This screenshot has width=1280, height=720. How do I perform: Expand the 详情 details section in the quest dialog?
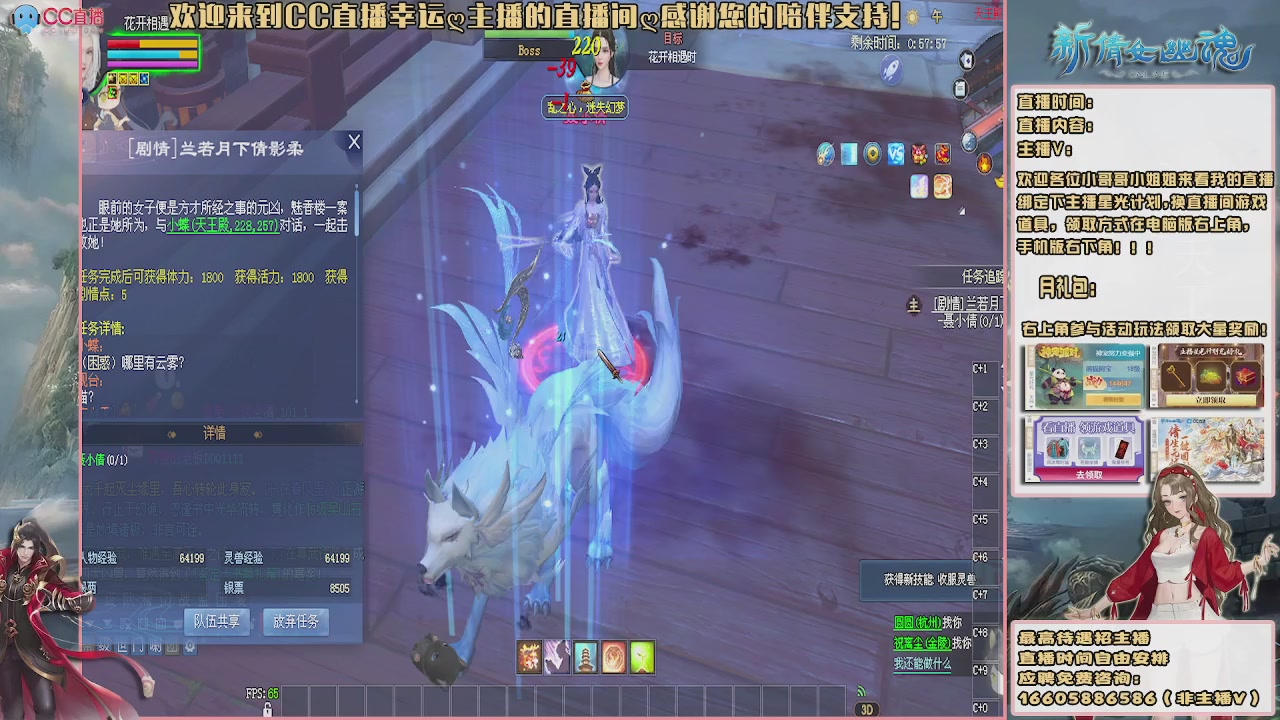pos(217,432)
